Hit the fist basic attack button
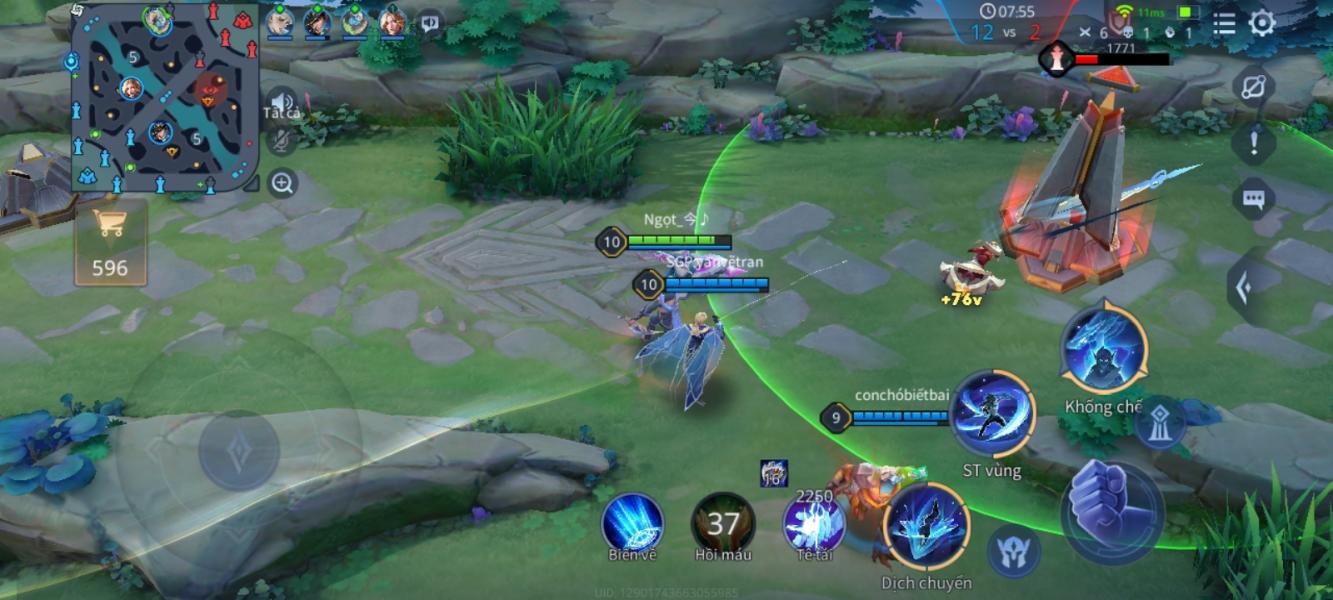Image resolution: width=1333 pixels, height=600 pixels. [x=1112, y=513]
